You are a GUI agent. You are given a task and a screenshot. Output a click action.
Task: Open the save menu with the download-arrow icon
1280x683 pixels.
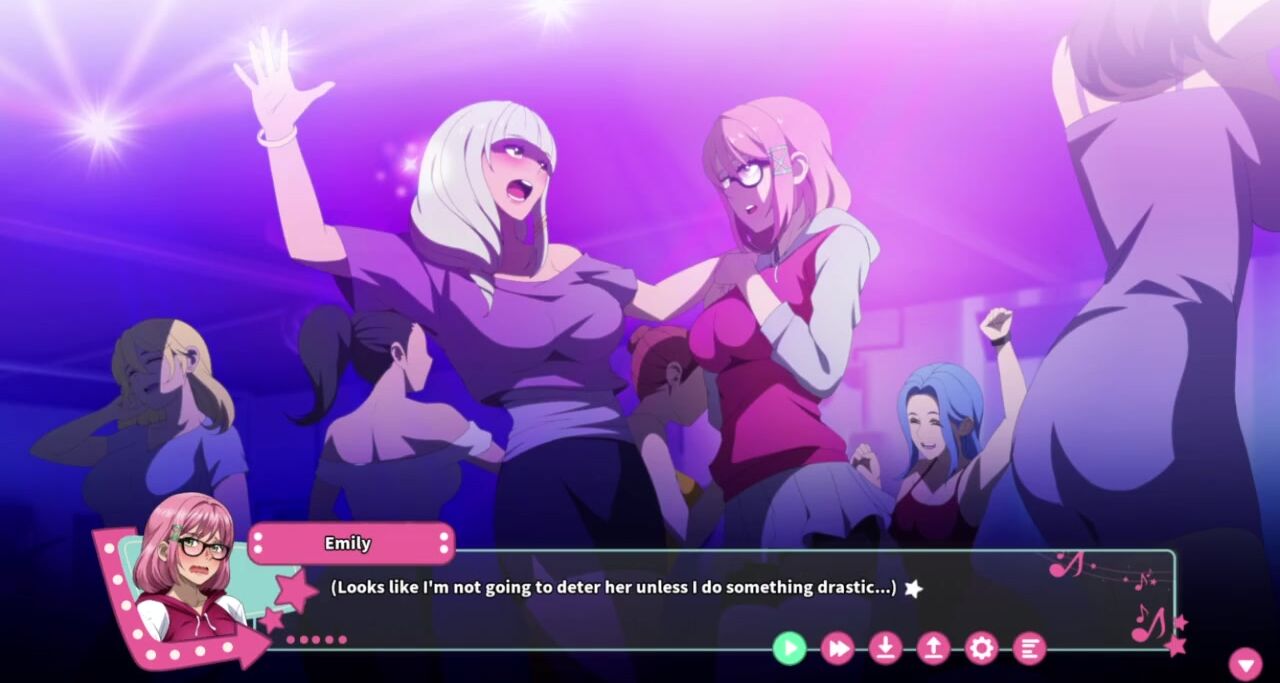(x=885, y=648)
